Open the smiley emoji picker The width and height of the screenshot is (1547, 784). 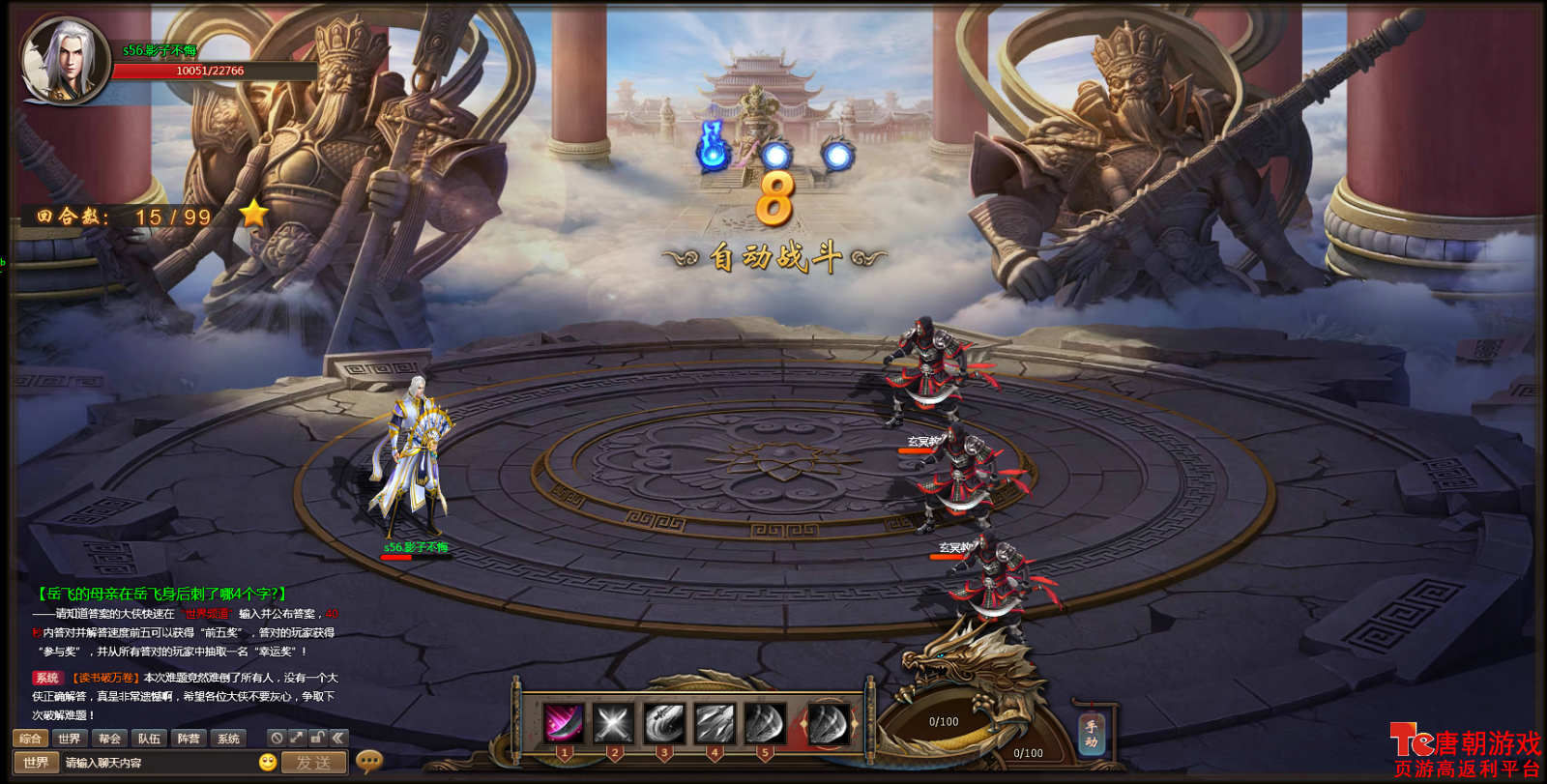[x=268, y=762]
